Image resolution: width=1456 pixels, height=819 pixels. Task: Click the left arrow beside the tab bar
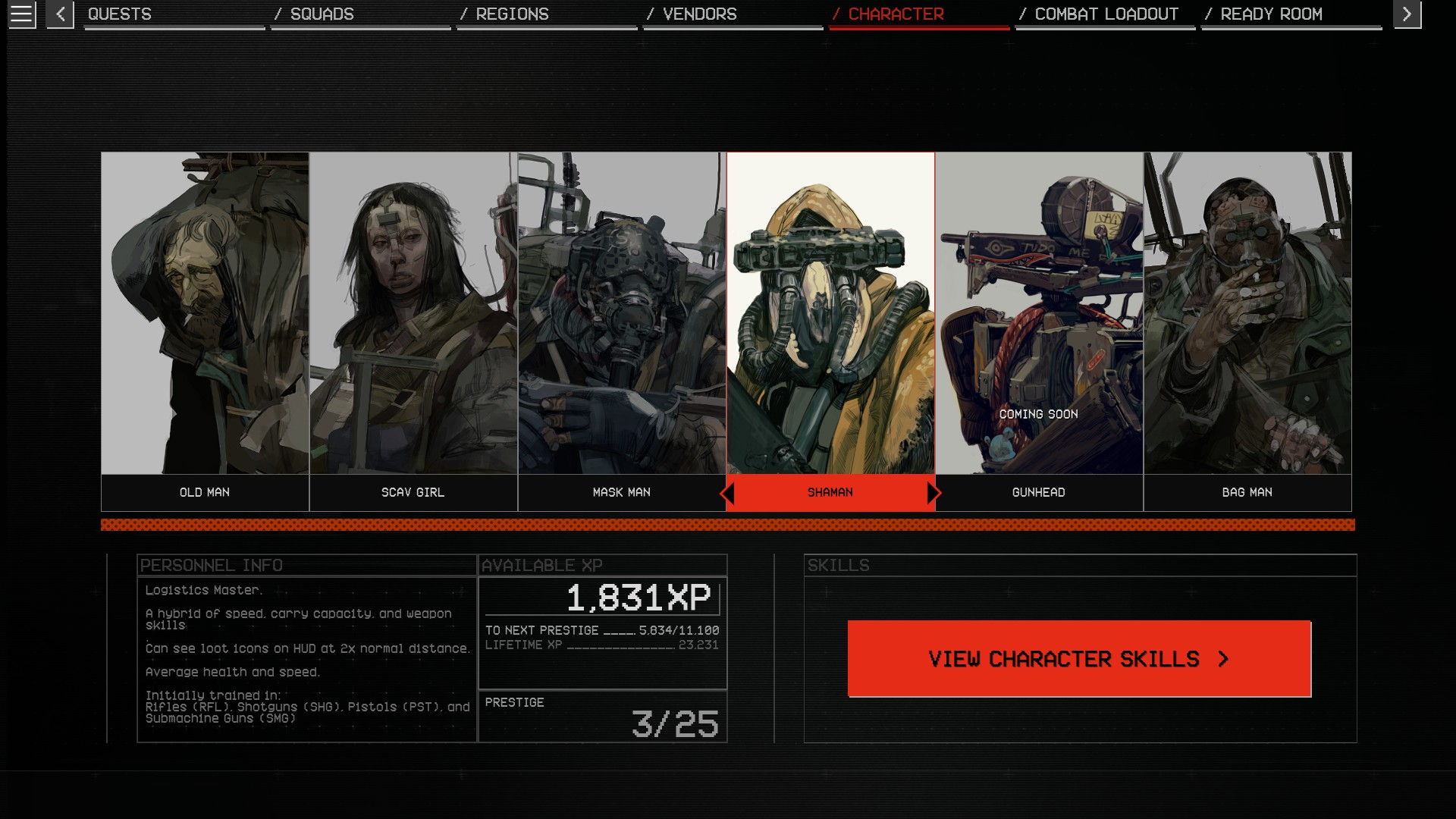[59, 14]
